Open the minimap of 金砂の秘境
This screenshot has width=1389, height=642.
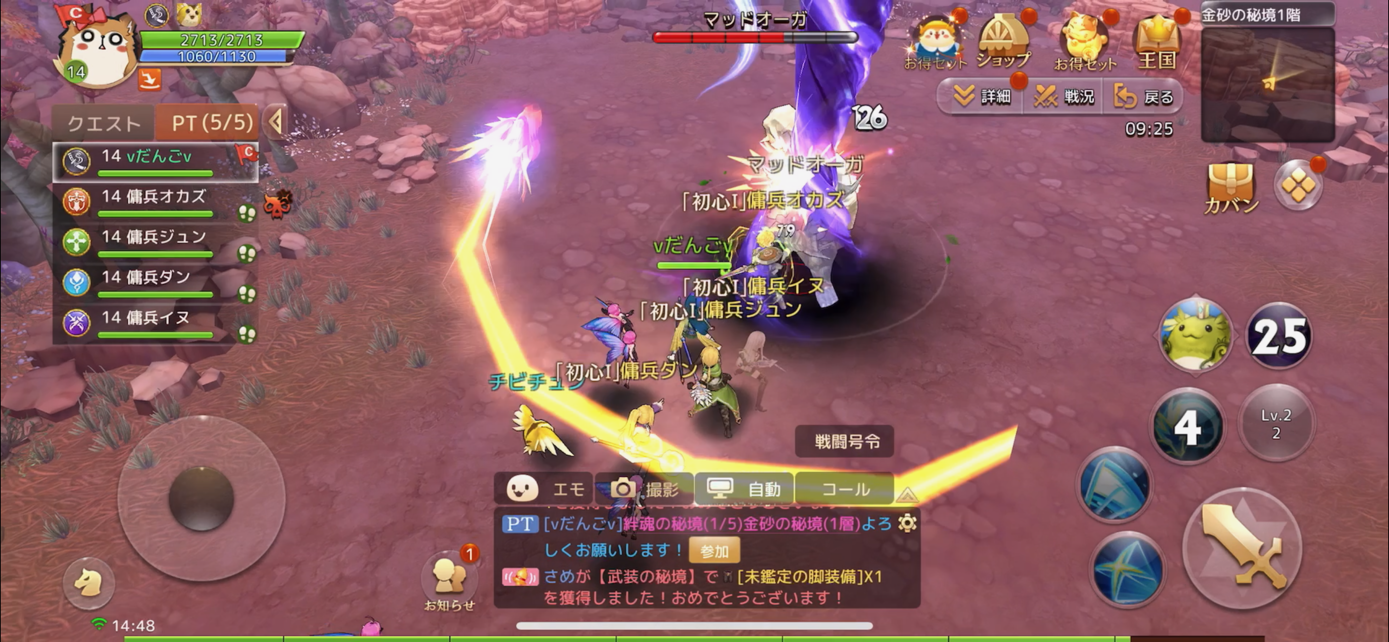(x=1267, y=84)
